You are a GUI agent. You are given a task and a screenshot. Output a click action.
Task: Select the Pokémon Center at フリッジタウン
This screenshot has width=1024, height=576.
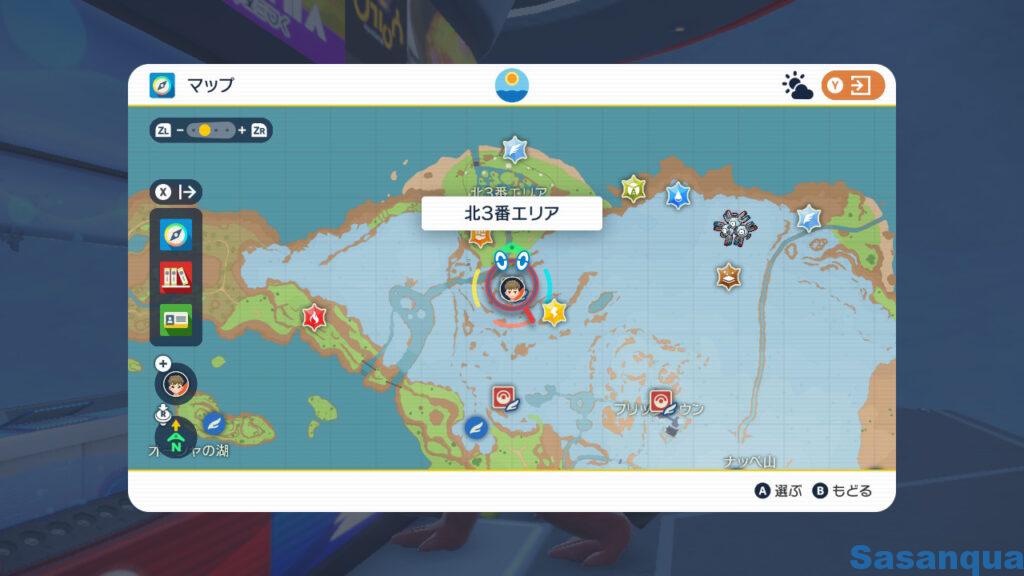(x=660, y=401)
